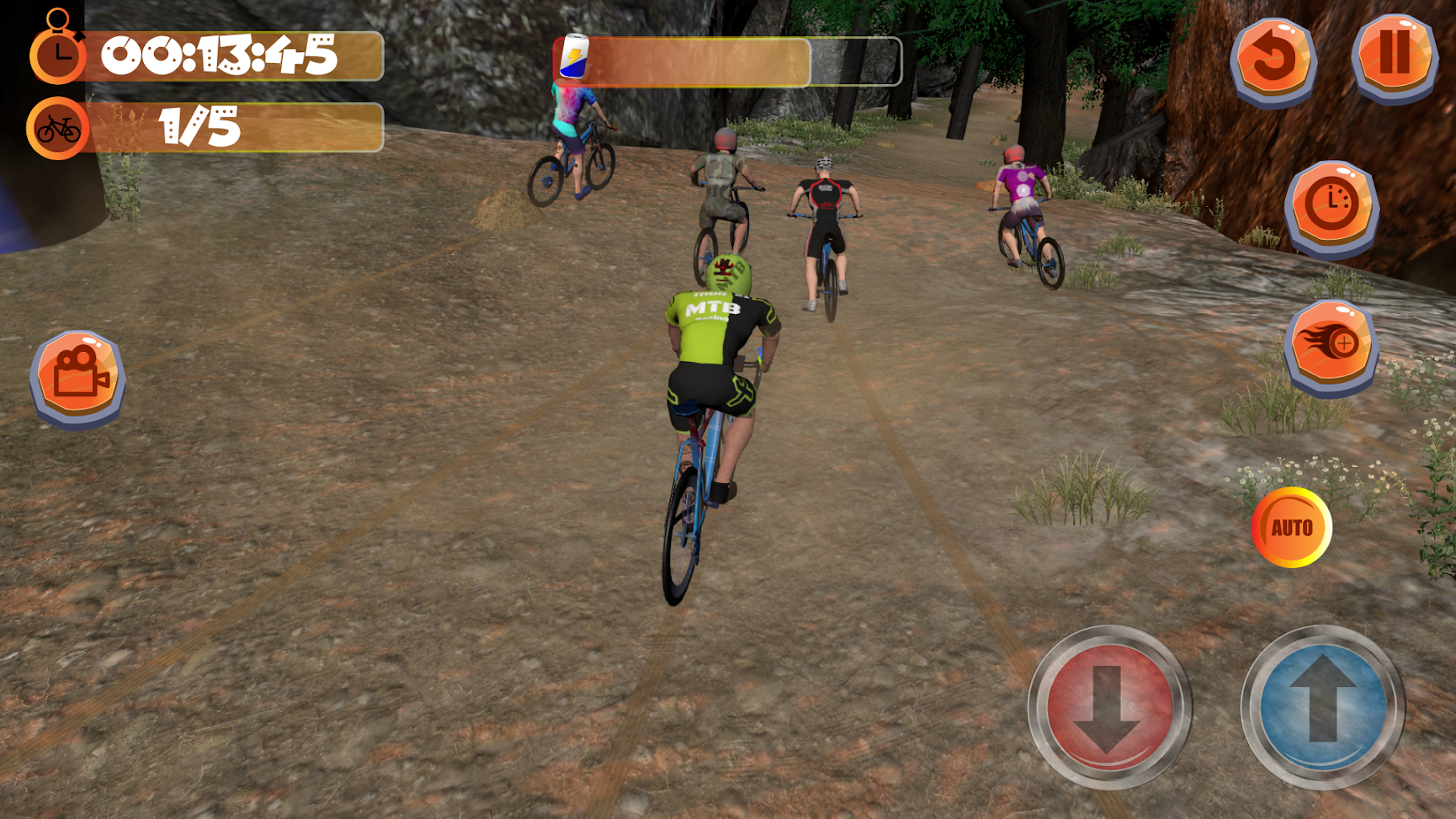Activate the clock slow-time button
The width and height of the screenshot is (1456, 819).
(1331, 205)
